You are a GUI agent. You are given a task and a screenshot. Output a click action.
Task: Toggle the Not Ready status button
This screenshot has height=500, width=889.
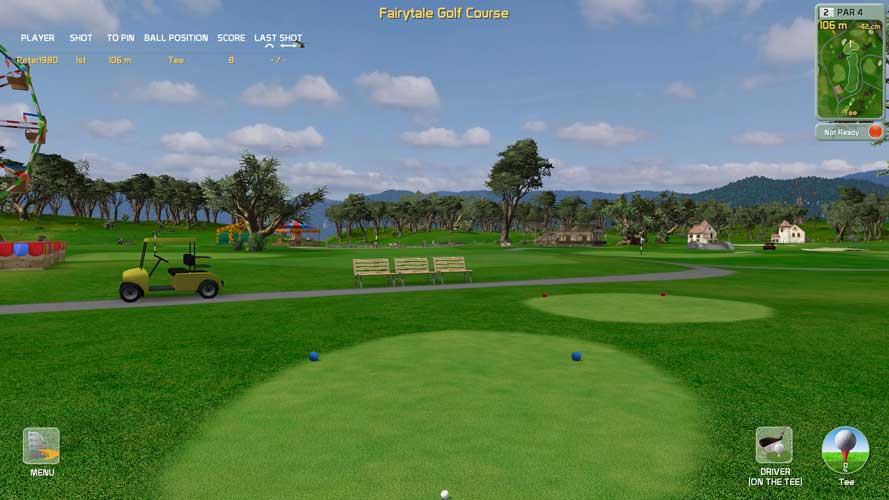850,131
